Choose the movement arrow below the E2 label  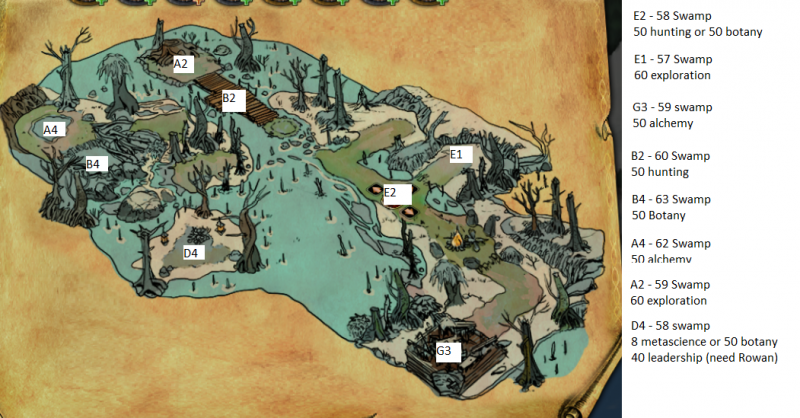tap(408, 210)
